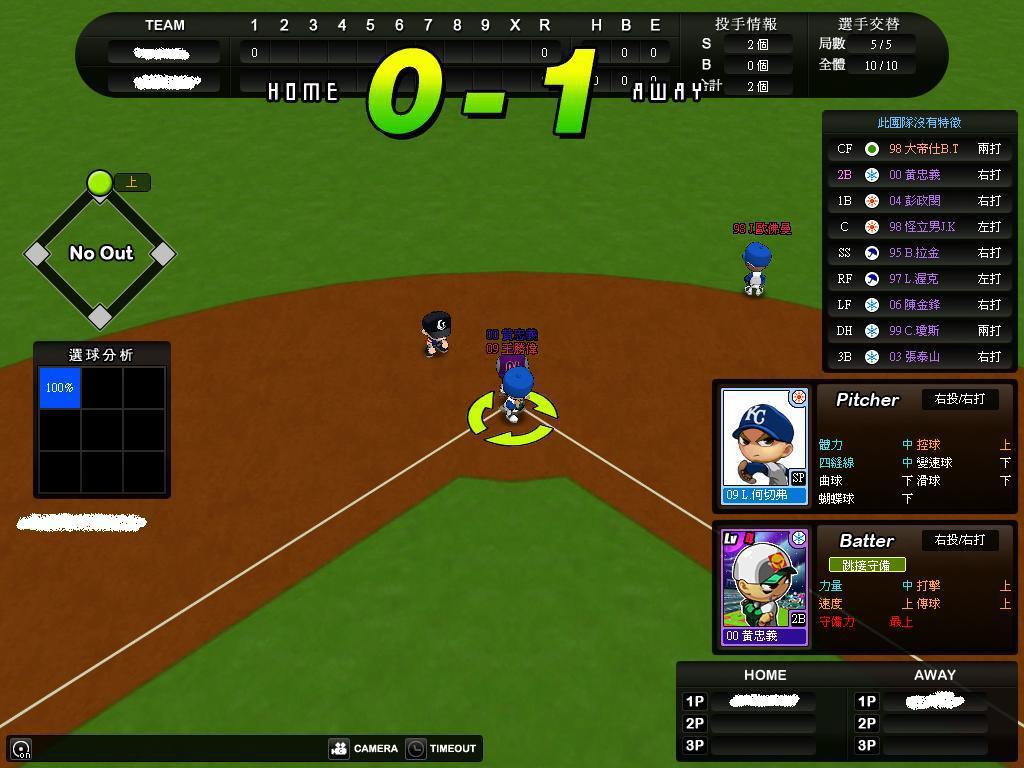Call a TIMEOUT
The image size is (1024, 768).
click(x=441, y=748)
